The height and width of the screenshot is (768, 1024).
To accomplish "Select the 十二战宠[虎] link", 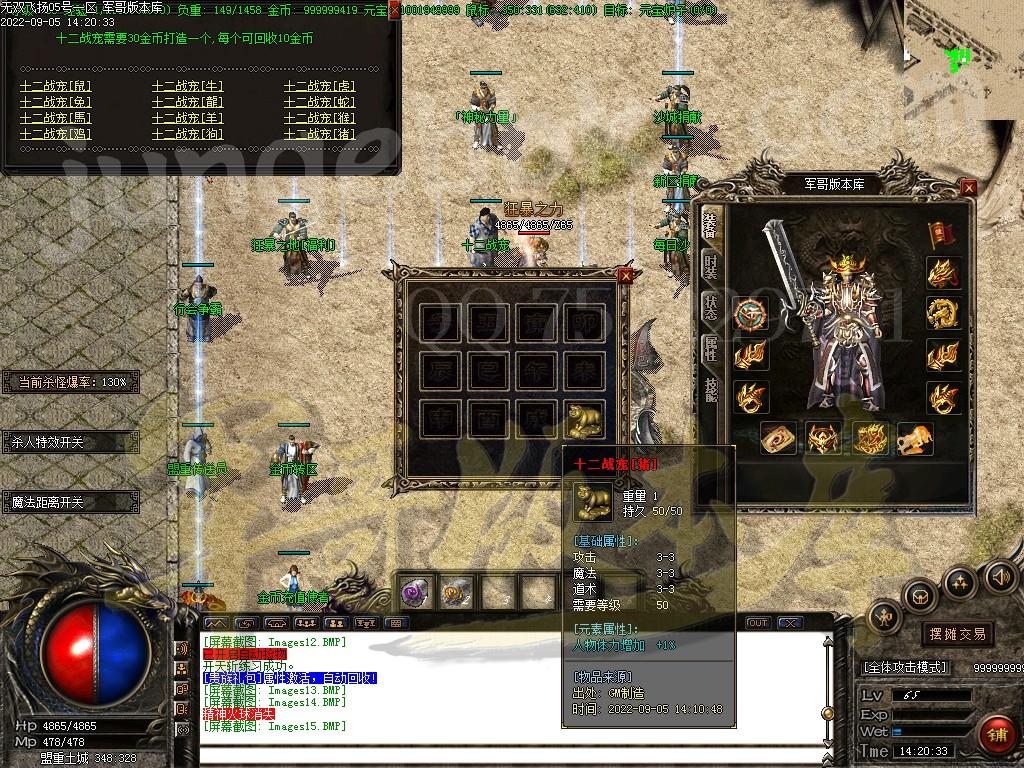I will [x=319, y=86].
